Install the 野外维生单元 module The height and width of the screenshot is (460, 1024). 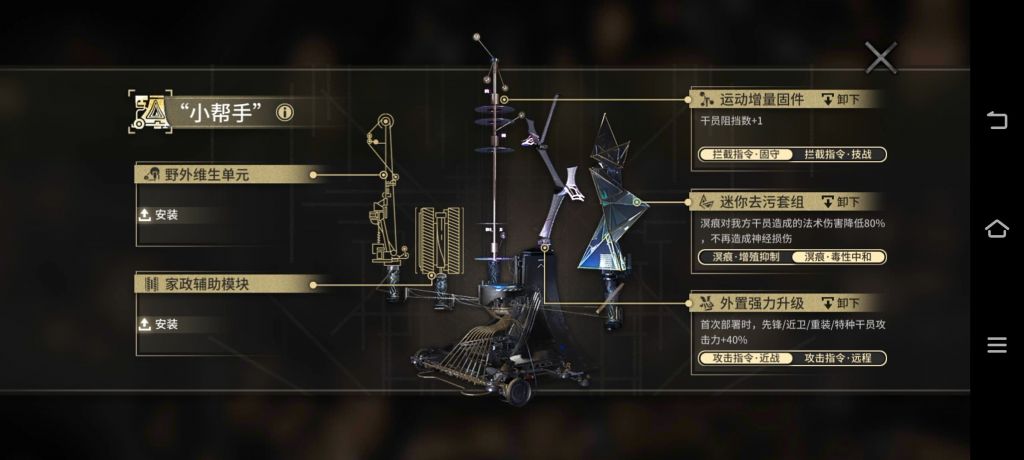point(160,215)
